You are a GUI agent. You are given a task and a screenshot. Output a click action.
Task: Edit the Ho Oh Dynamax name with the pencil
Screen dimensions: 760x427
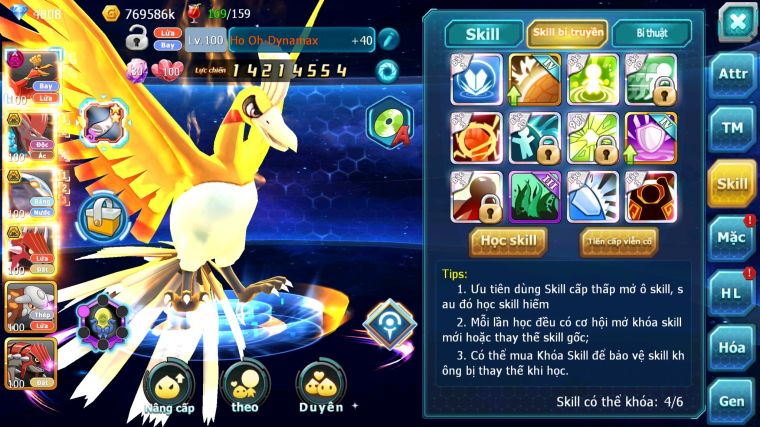[x=388, y=40]
